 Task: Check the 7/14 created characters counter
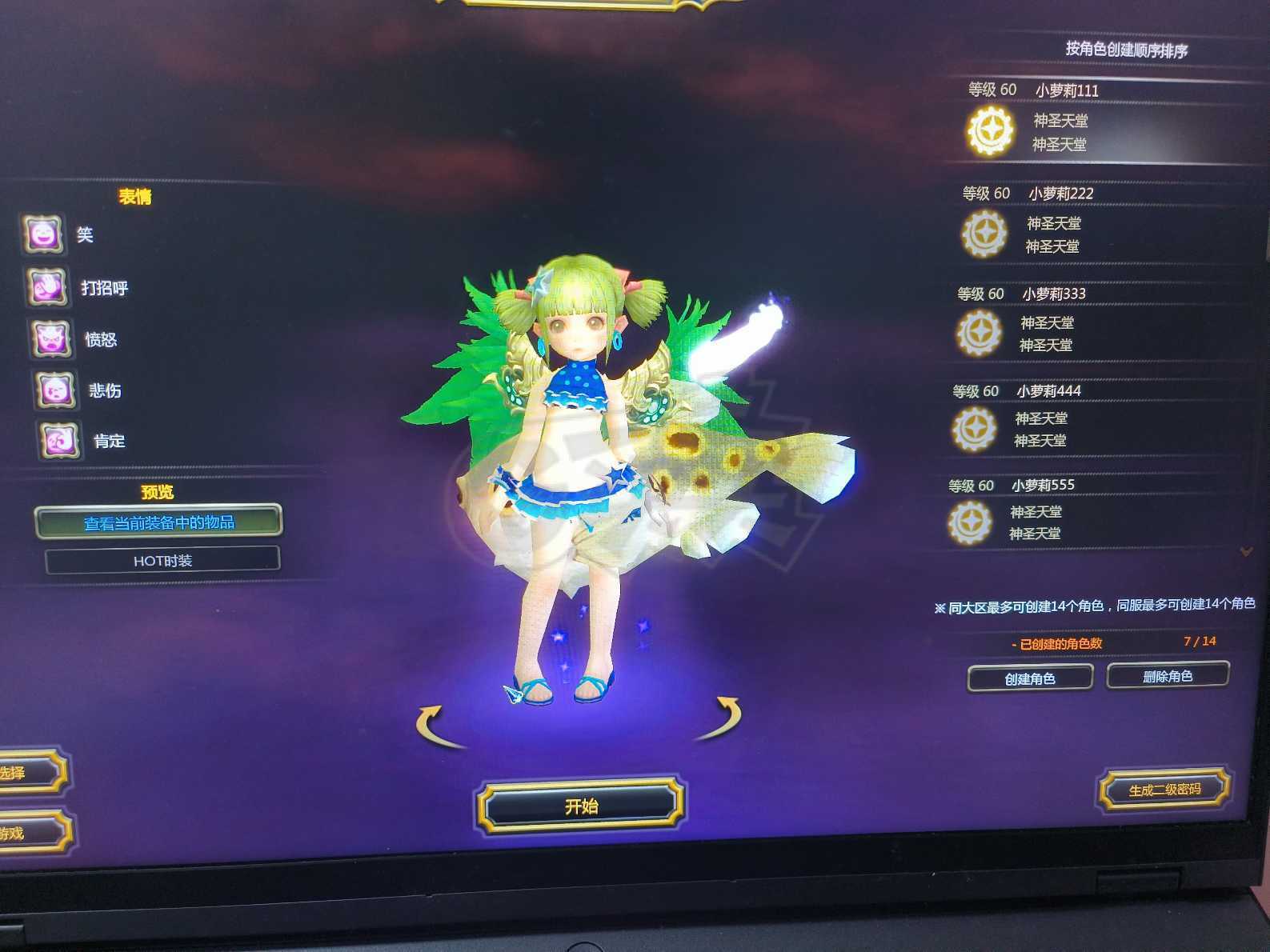(1199, 641)
